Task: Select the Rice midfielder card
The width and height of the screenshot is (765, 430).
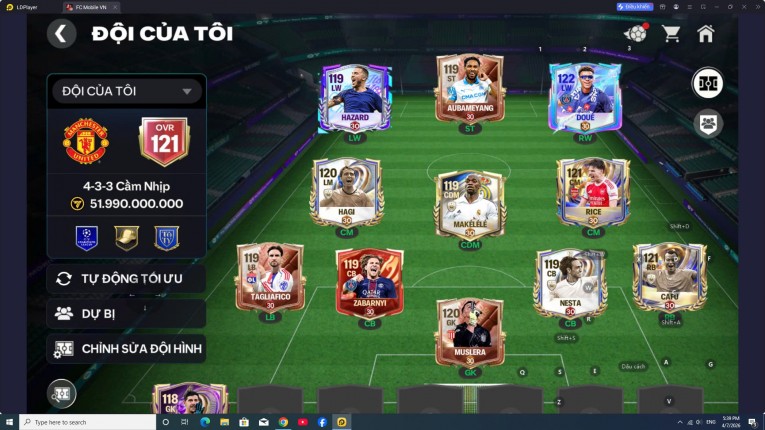Action: (x=593, y=193)
